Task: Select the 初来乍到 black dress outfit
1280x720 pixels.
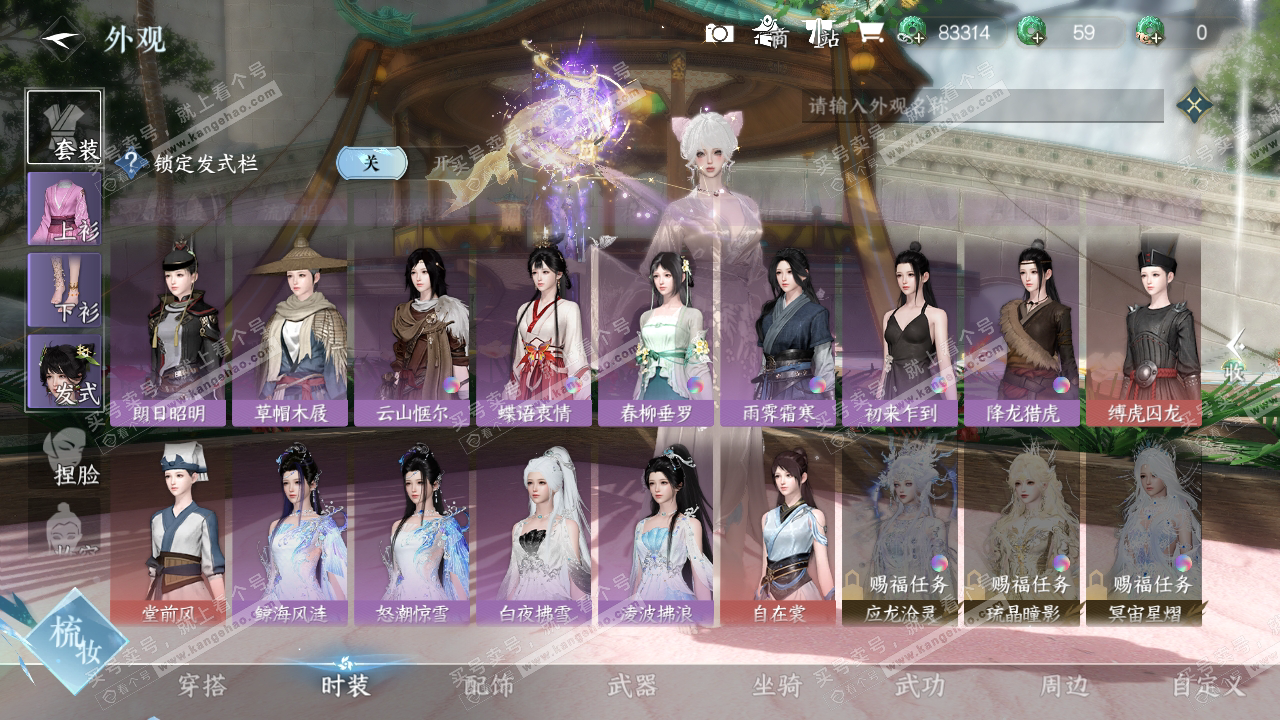Action: point(901,332)
